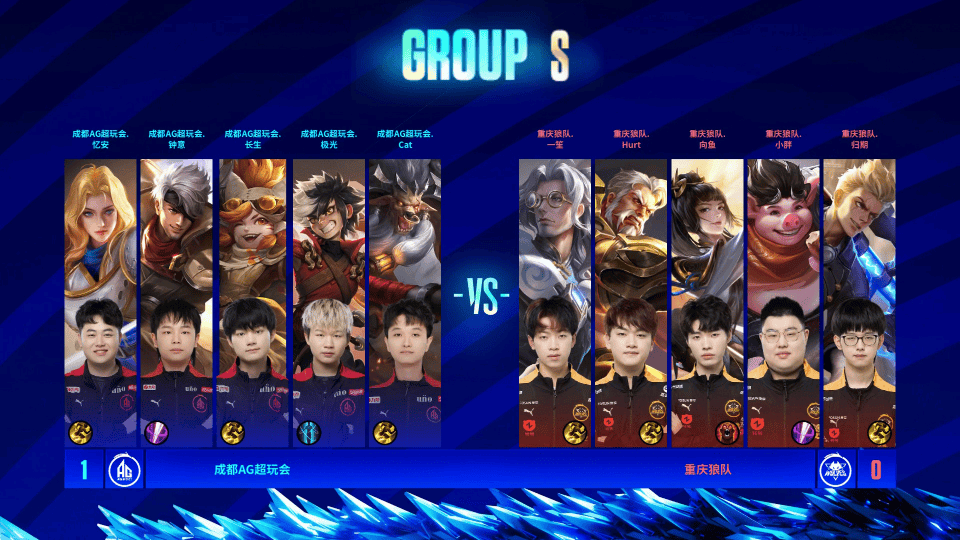The image size is (960, 540).
Task: Click the 成都AG超玩会 team logo
Action: (x=124, y=469)
